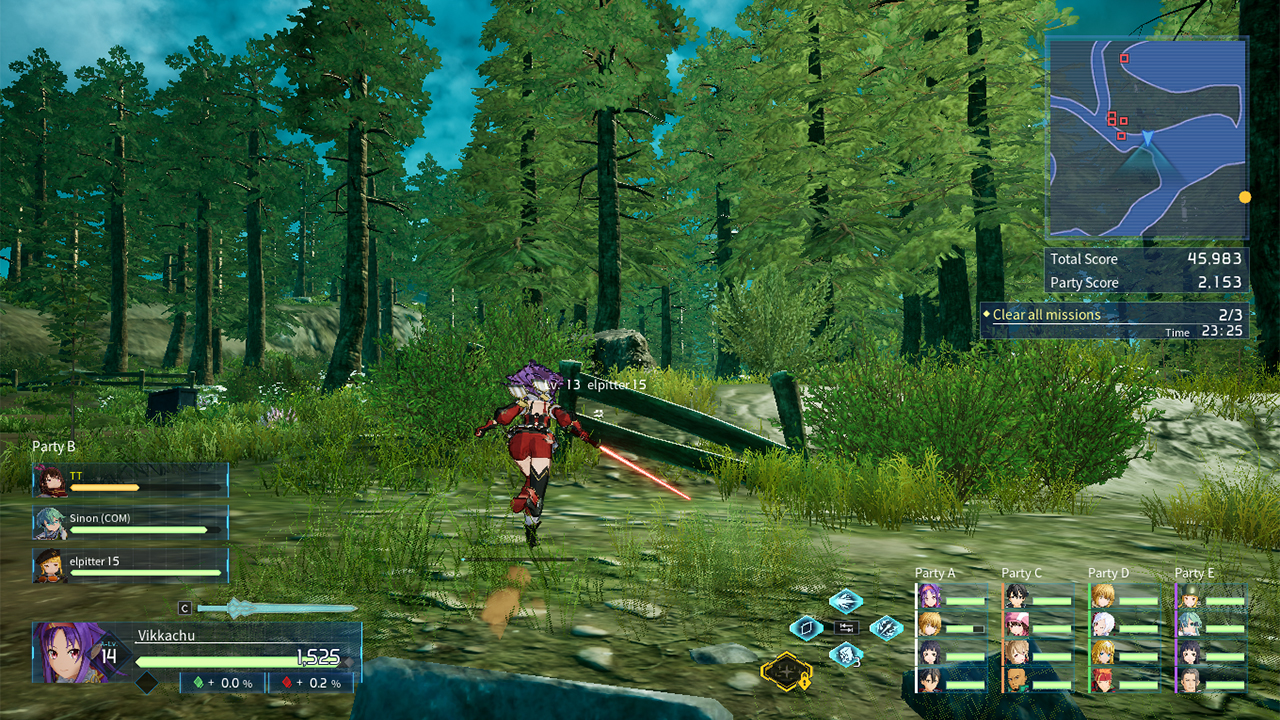The height and width of the screenshot is (720, 1280).
Task: Activate the top diamond skill icon
Action: 846,601
